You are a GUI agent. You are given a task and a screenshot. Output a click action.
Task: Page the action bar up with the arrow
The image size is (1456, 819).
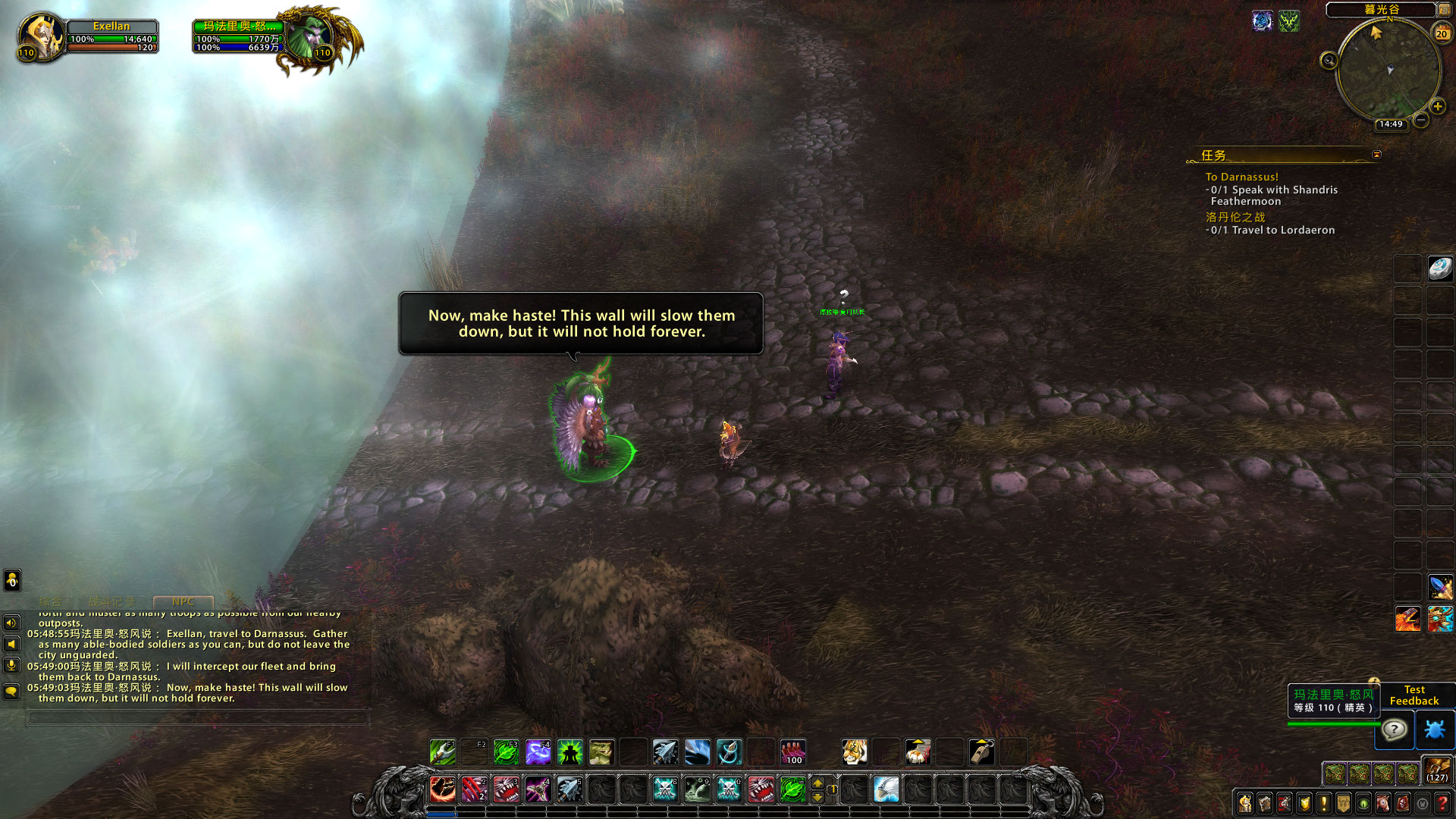(817, 783)
